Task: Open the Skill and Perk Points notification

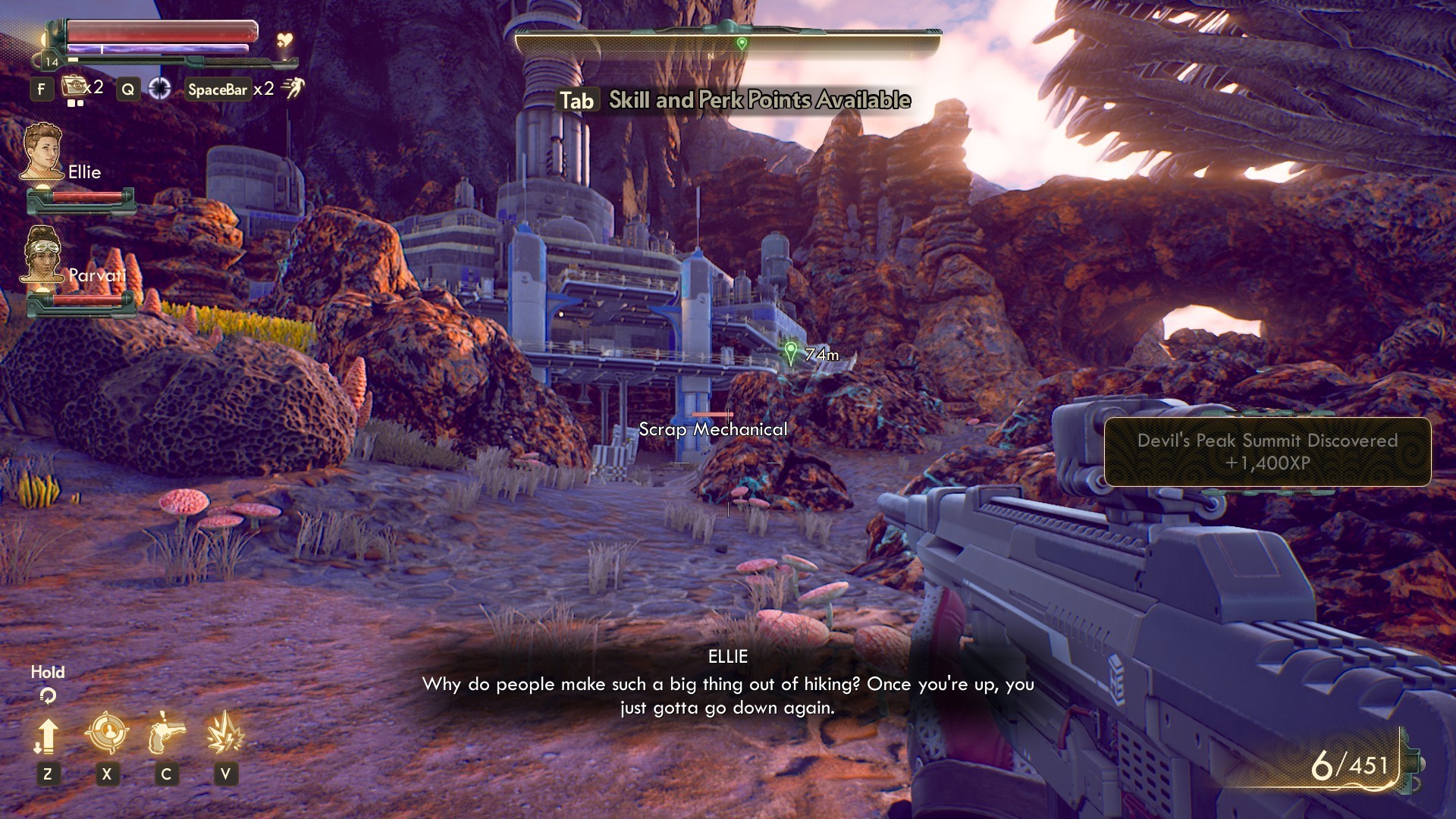Action: point(758,99)
